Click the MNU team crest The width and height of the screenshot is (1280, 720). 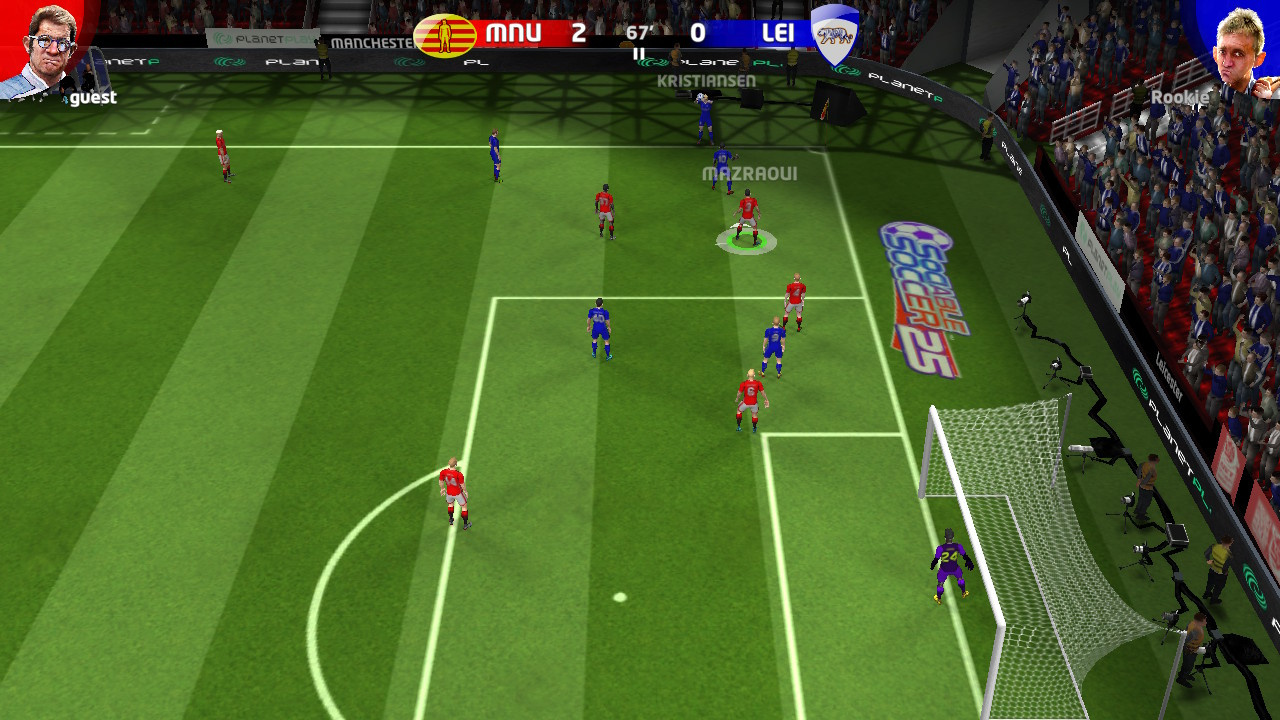pos(444,35)
